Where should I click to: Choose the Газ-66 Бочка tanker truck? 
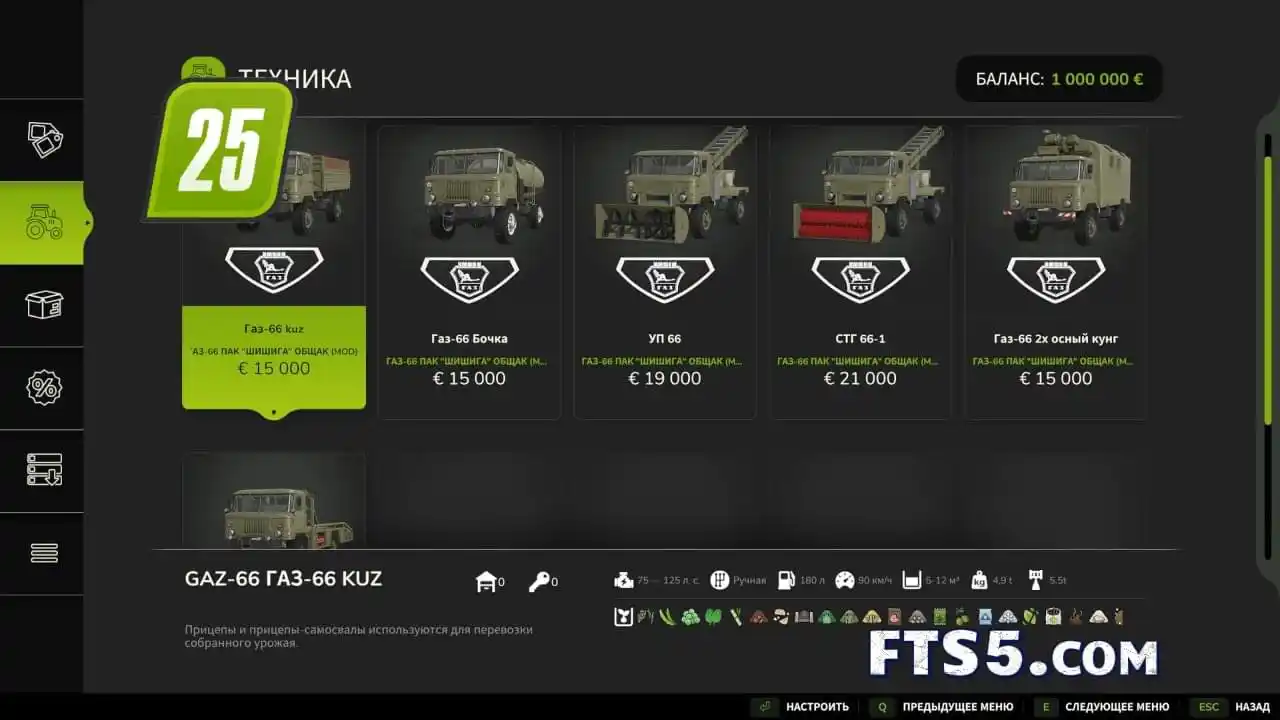[469, 272]
